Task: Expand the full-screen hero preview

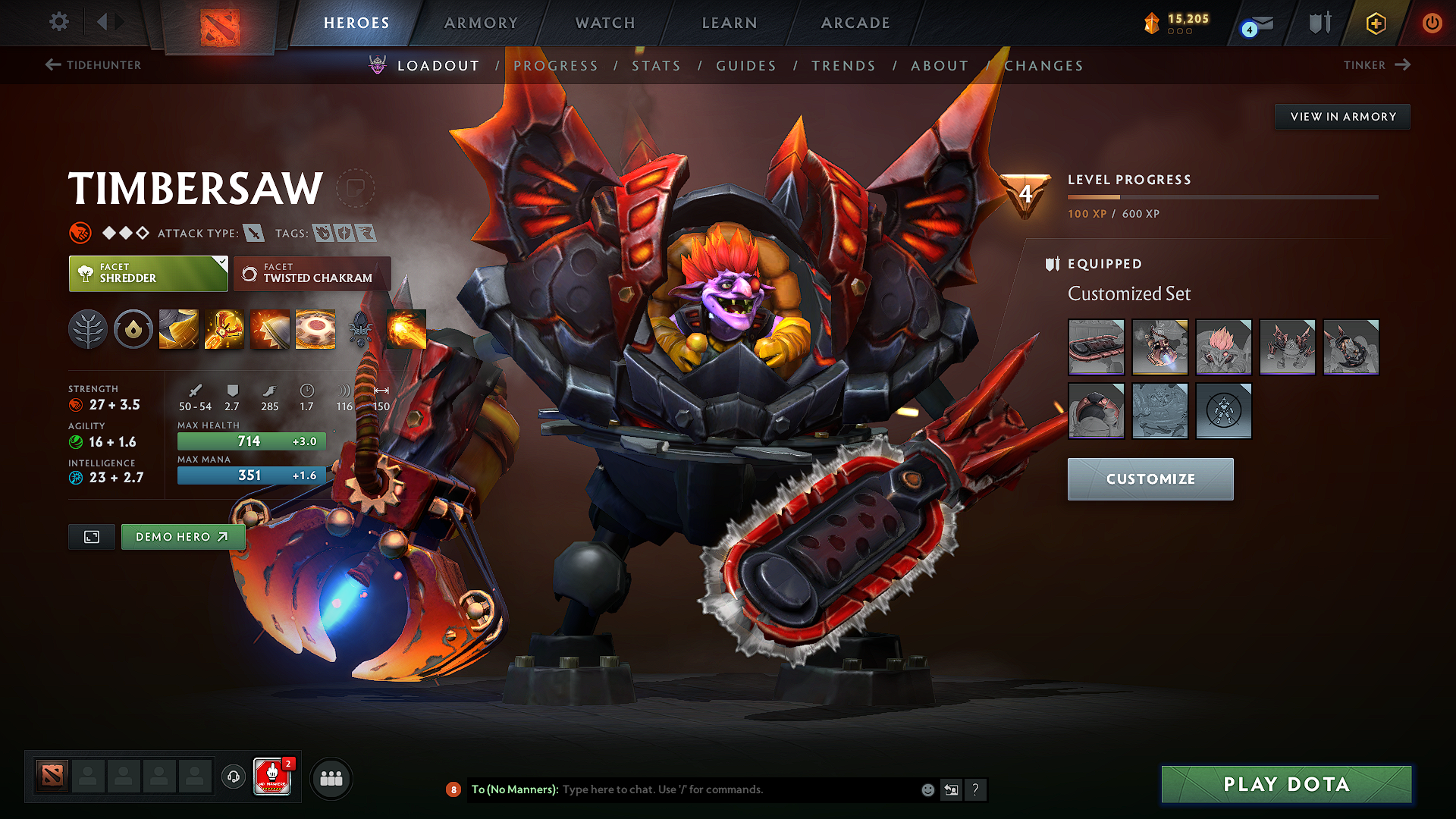Action: pyautogui.click(x=91, y=537)
